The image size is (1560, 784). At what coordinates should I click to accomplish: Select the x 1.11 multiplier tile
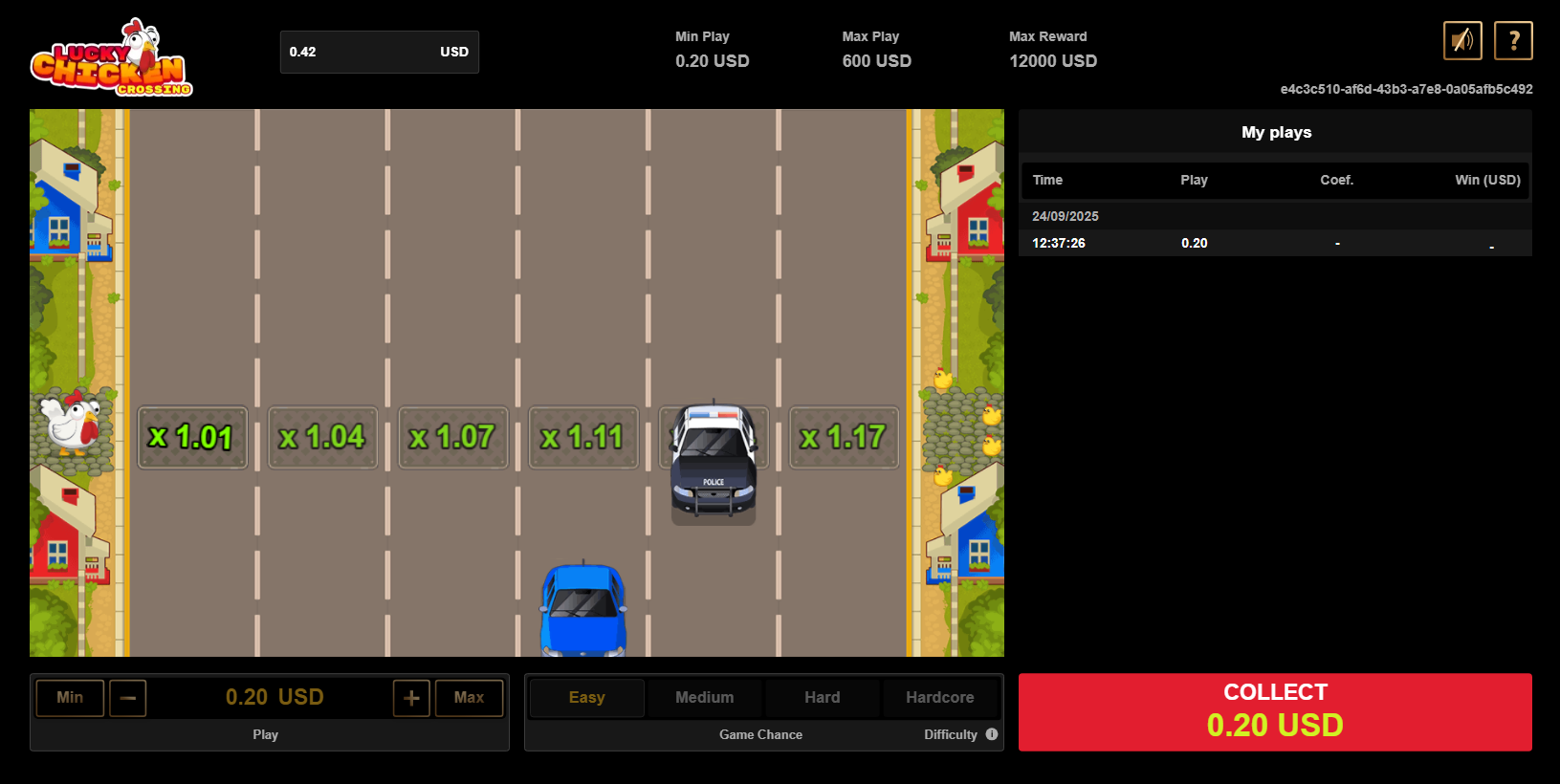coord(583,438)
